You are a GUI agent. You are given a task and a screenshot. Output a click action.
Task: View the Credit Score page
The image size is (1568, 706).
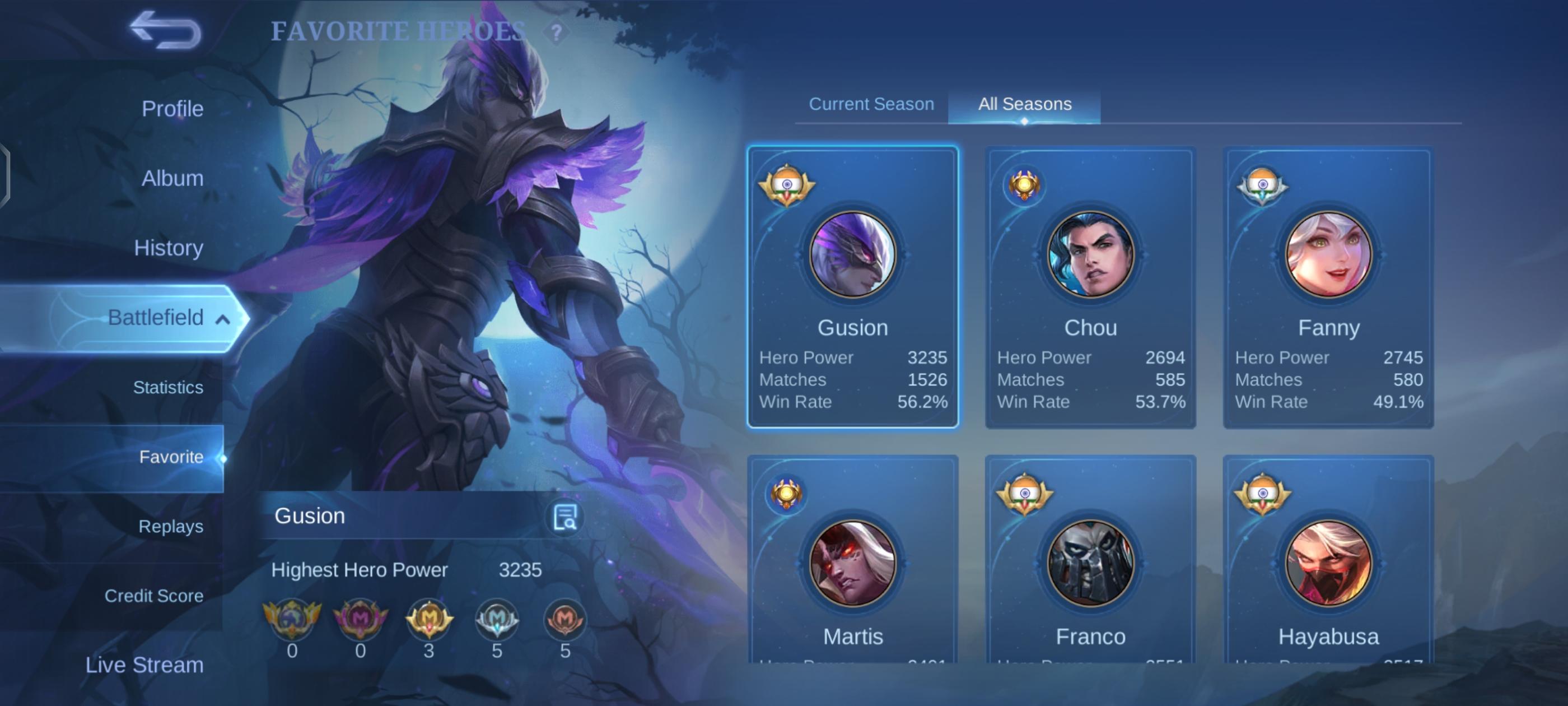click(153, 596)
